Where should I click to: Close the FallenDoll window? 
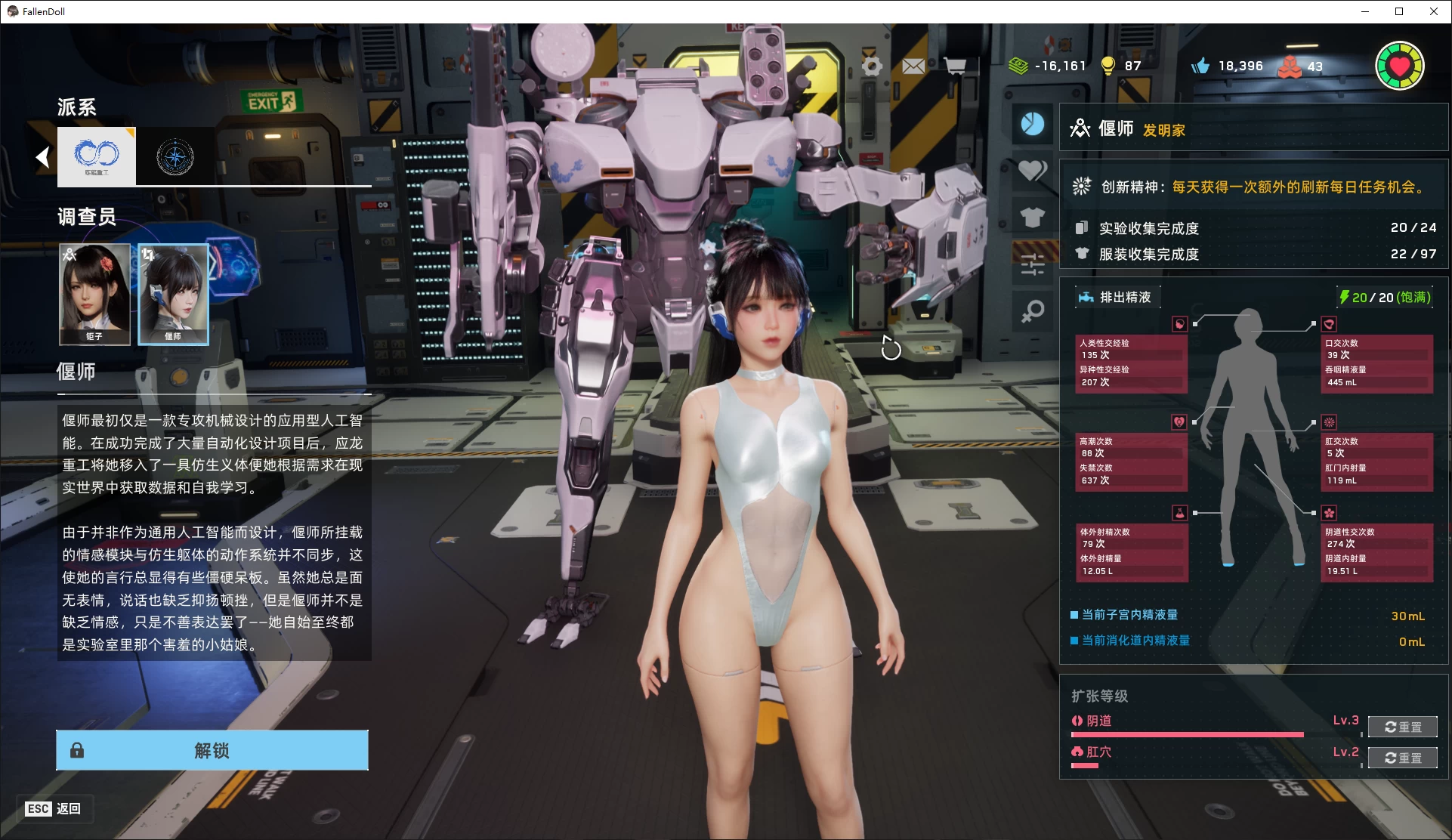(x=1434, y=11)
